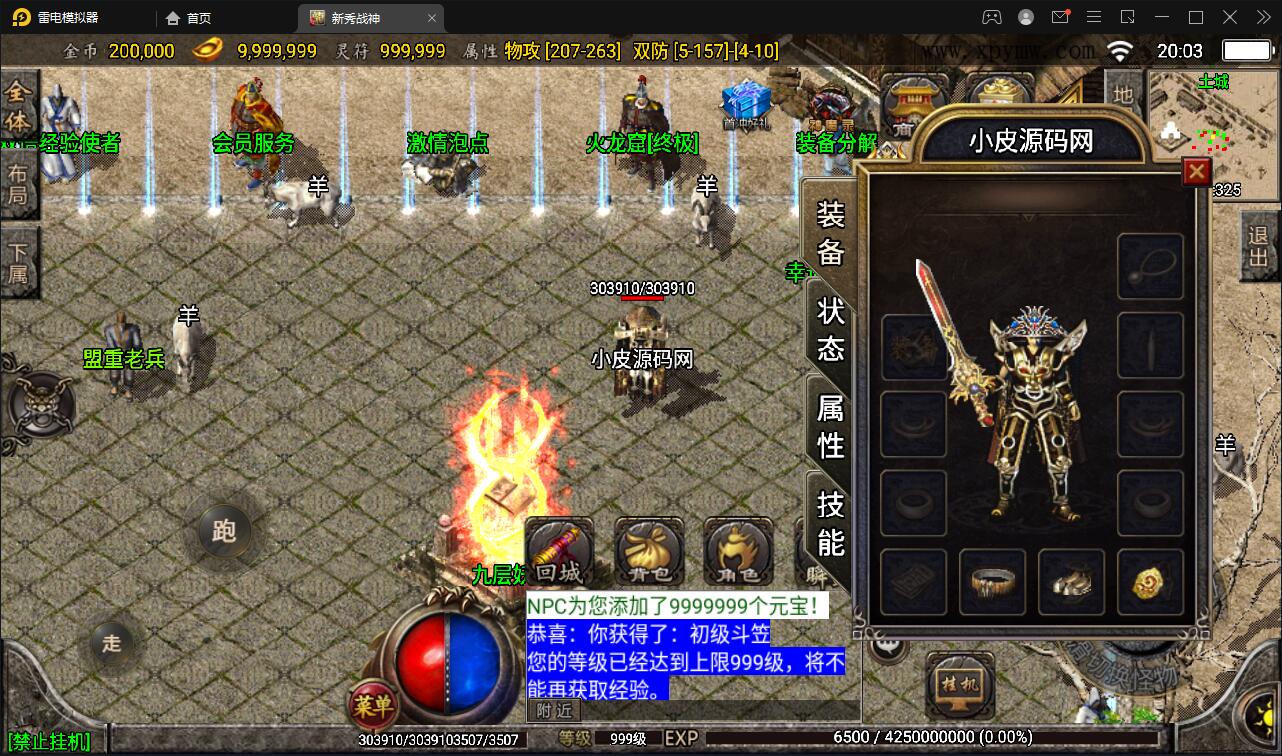Screen dimensions: 1282x756
Task: Expand extra tools via the double-arrow in title bar
Action: click(x=1262, y=17)
